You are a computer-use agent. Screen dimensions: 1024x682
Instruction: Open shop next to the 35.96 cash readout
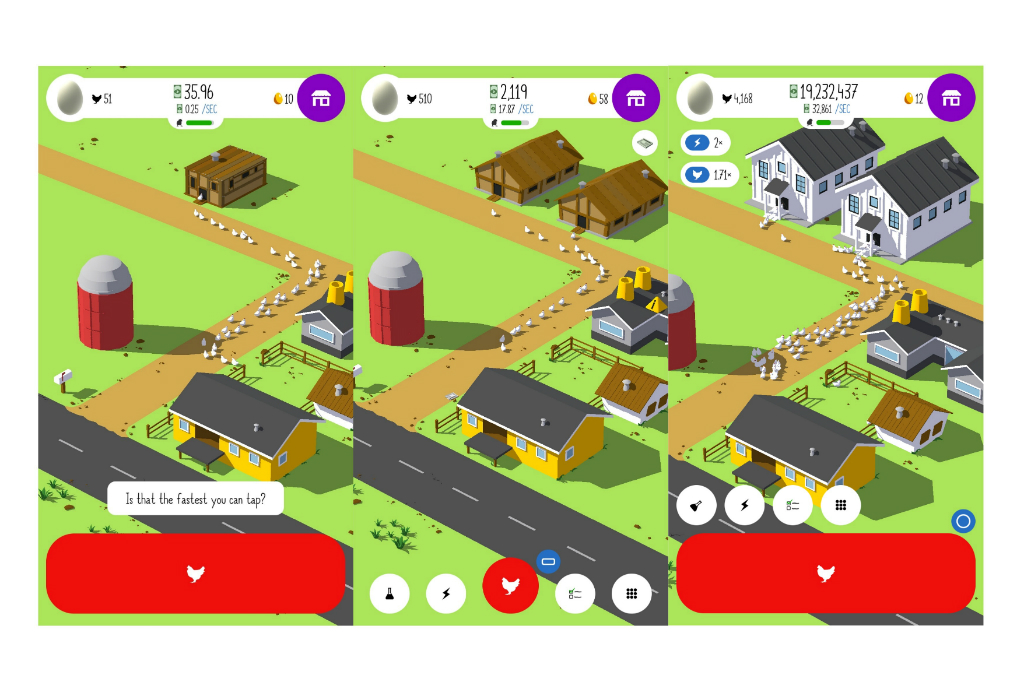pos(321,98)
